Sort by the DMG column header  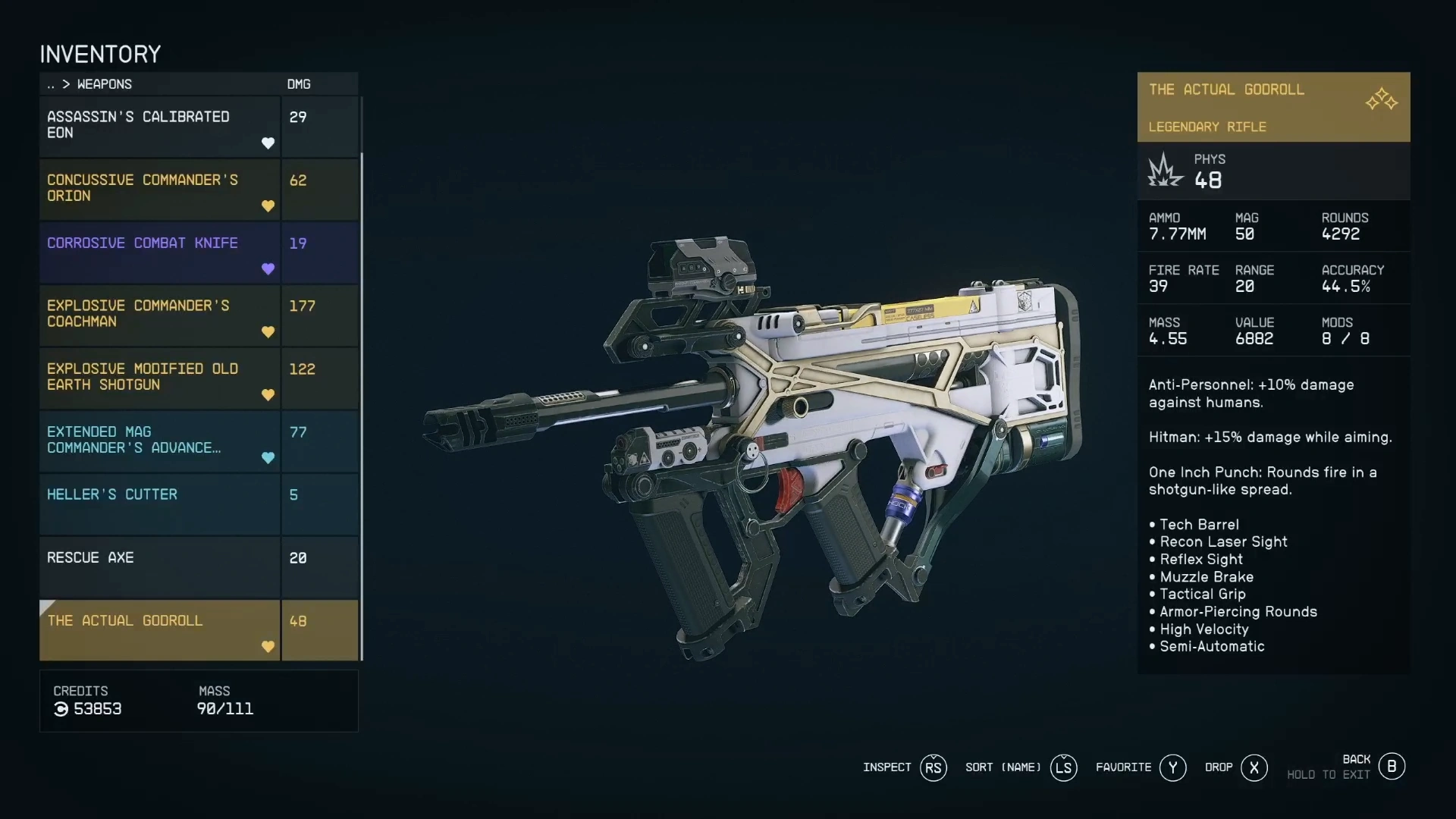pos(298,84)
